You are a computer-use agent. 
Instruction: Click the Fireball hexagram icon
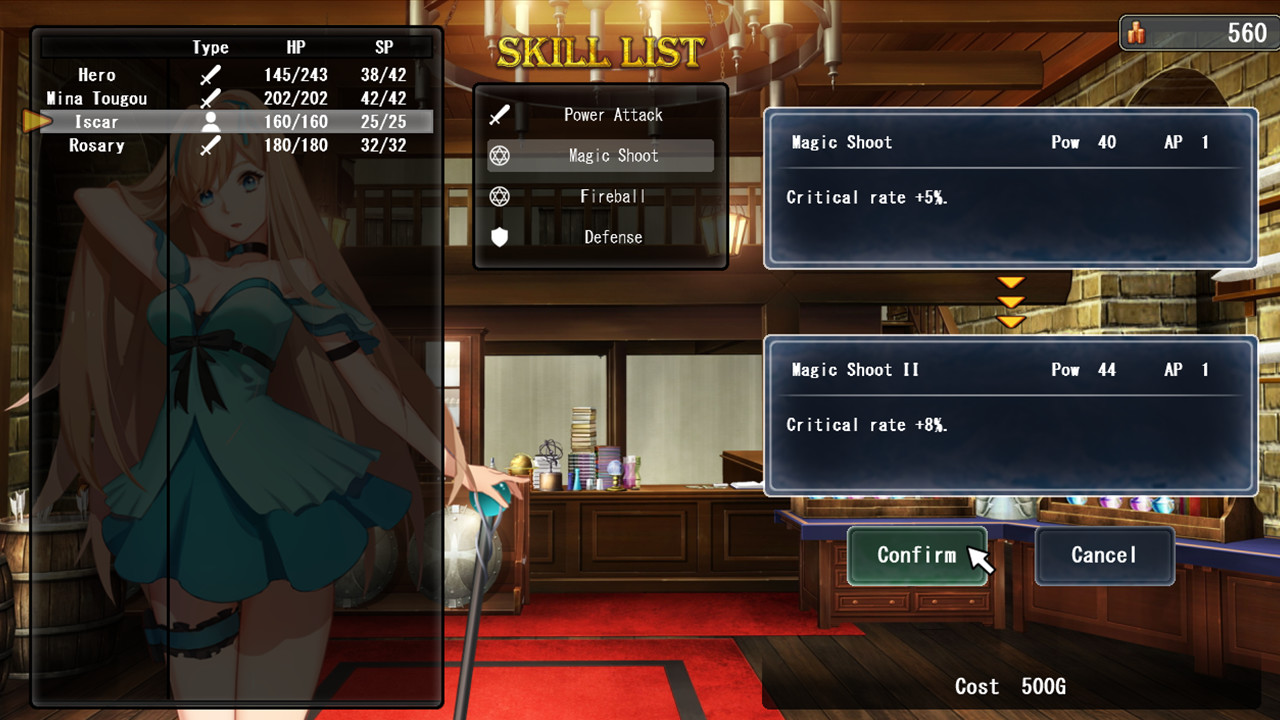click(x=498, y=196)
